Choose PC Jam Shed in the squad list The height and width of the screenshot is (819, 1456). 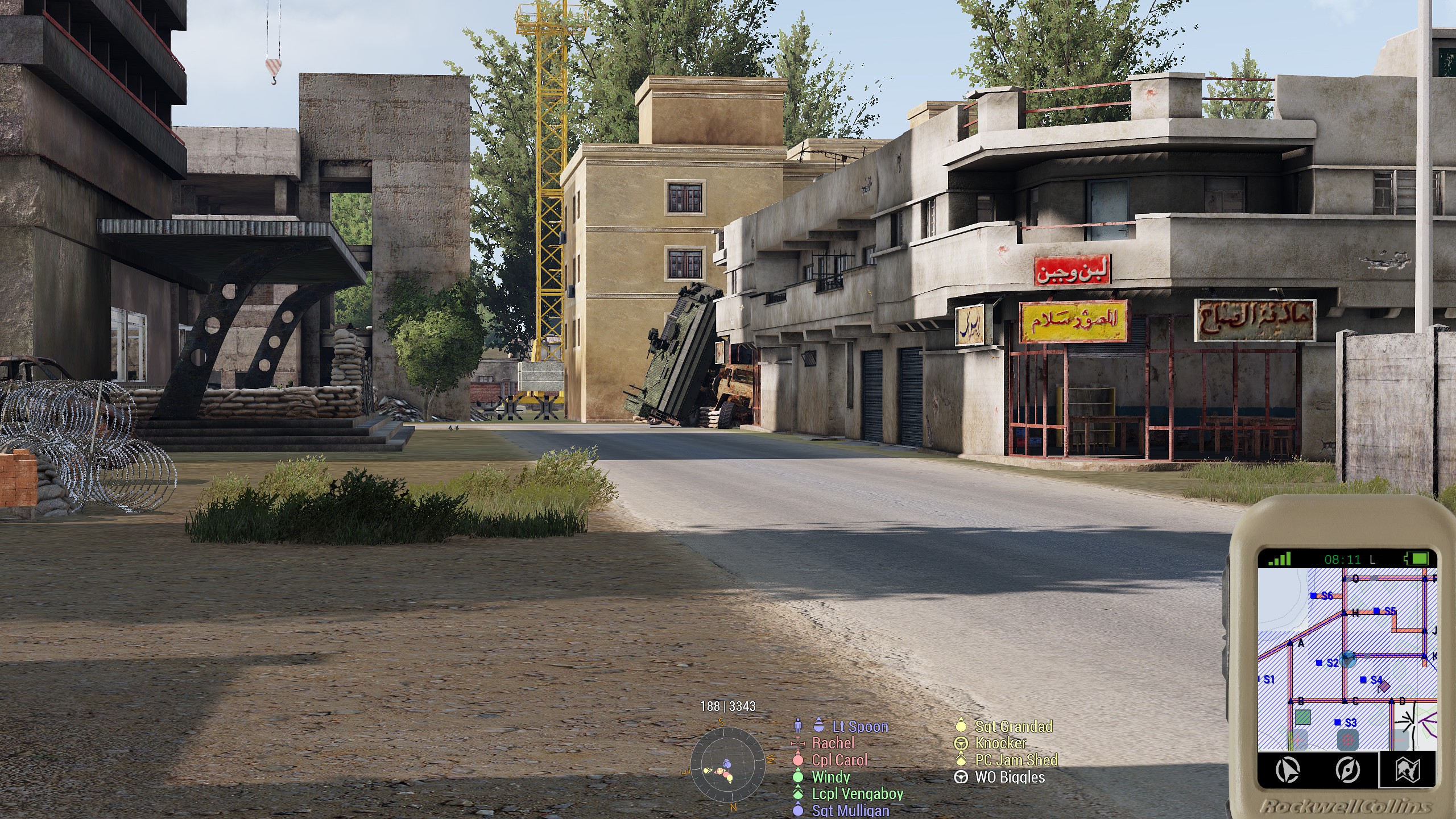point(1016,760)
